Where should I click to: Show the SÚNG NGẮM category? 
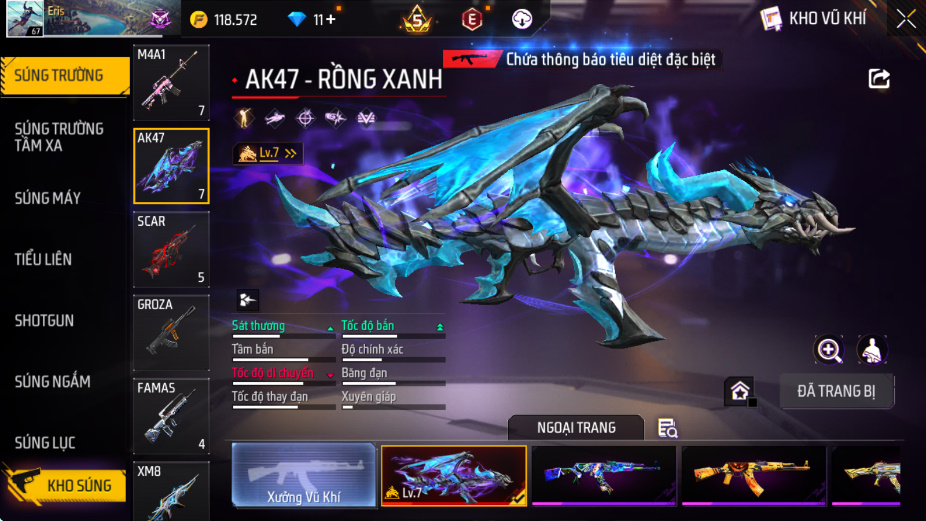[x=53, y=381]
